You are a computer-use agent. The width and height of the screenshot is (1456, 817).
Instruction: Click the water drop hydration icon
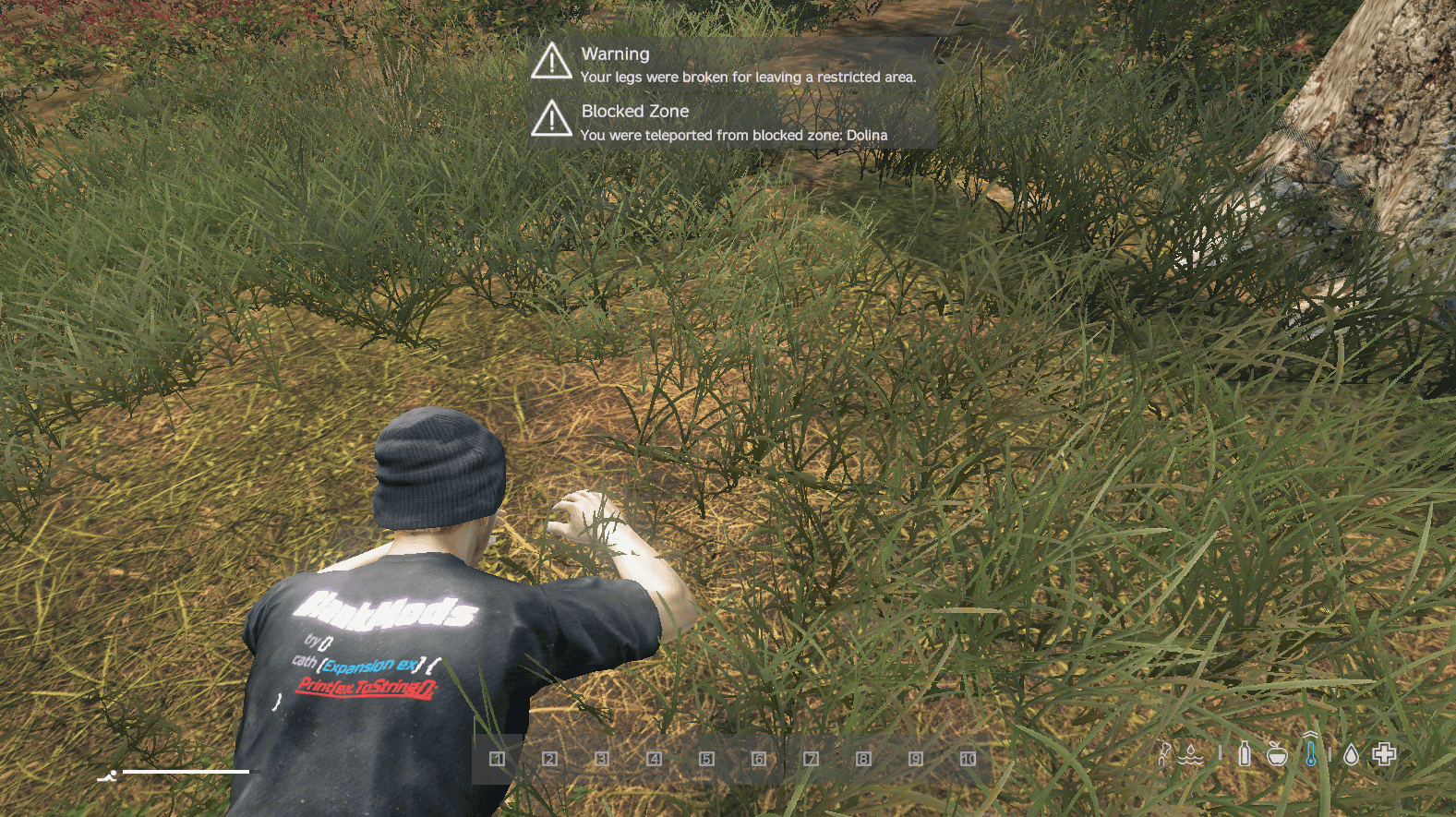[x=1353, y=753]
